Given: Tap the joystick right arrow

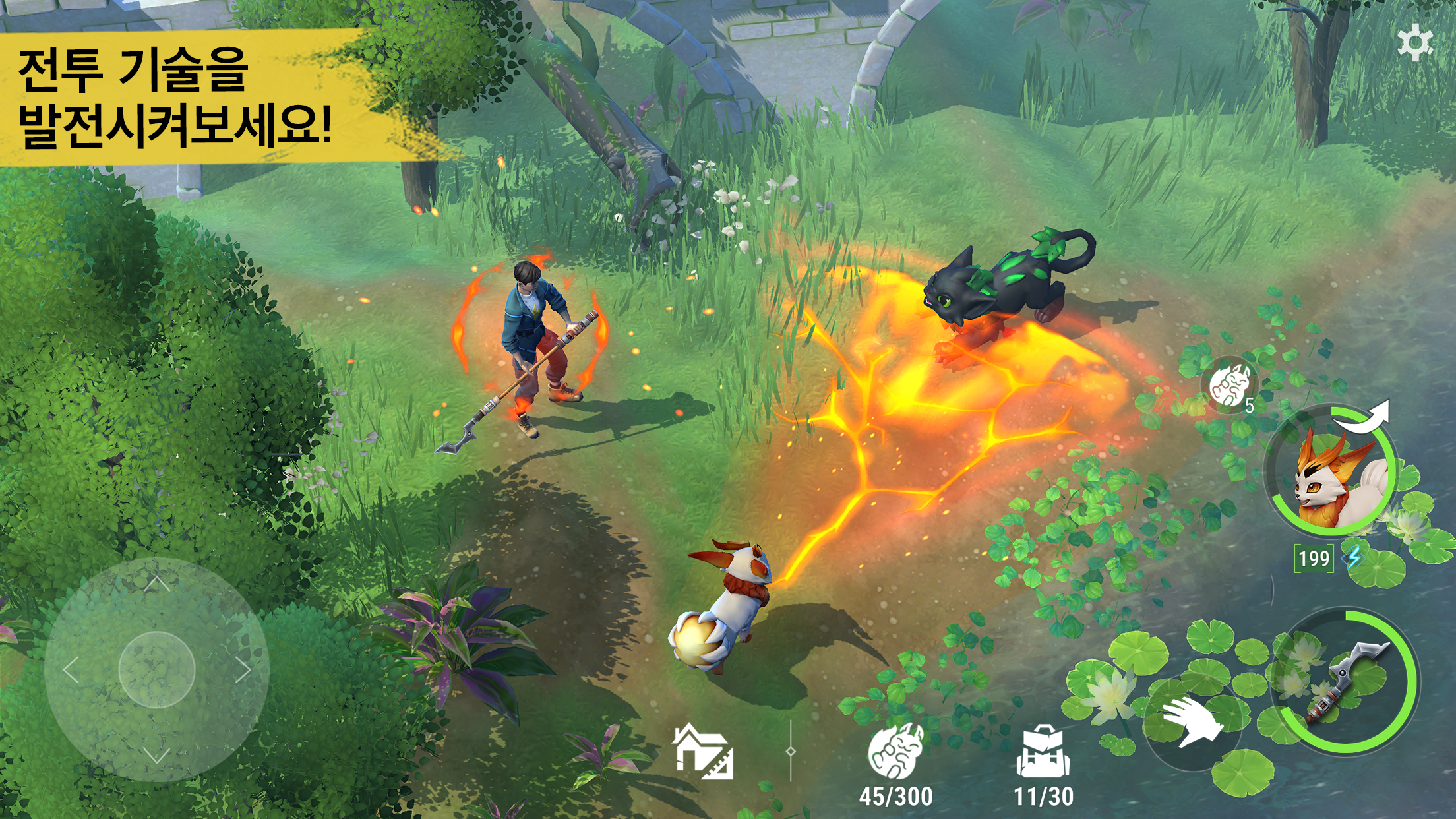Looking at the screenshot, I should 243,670.
